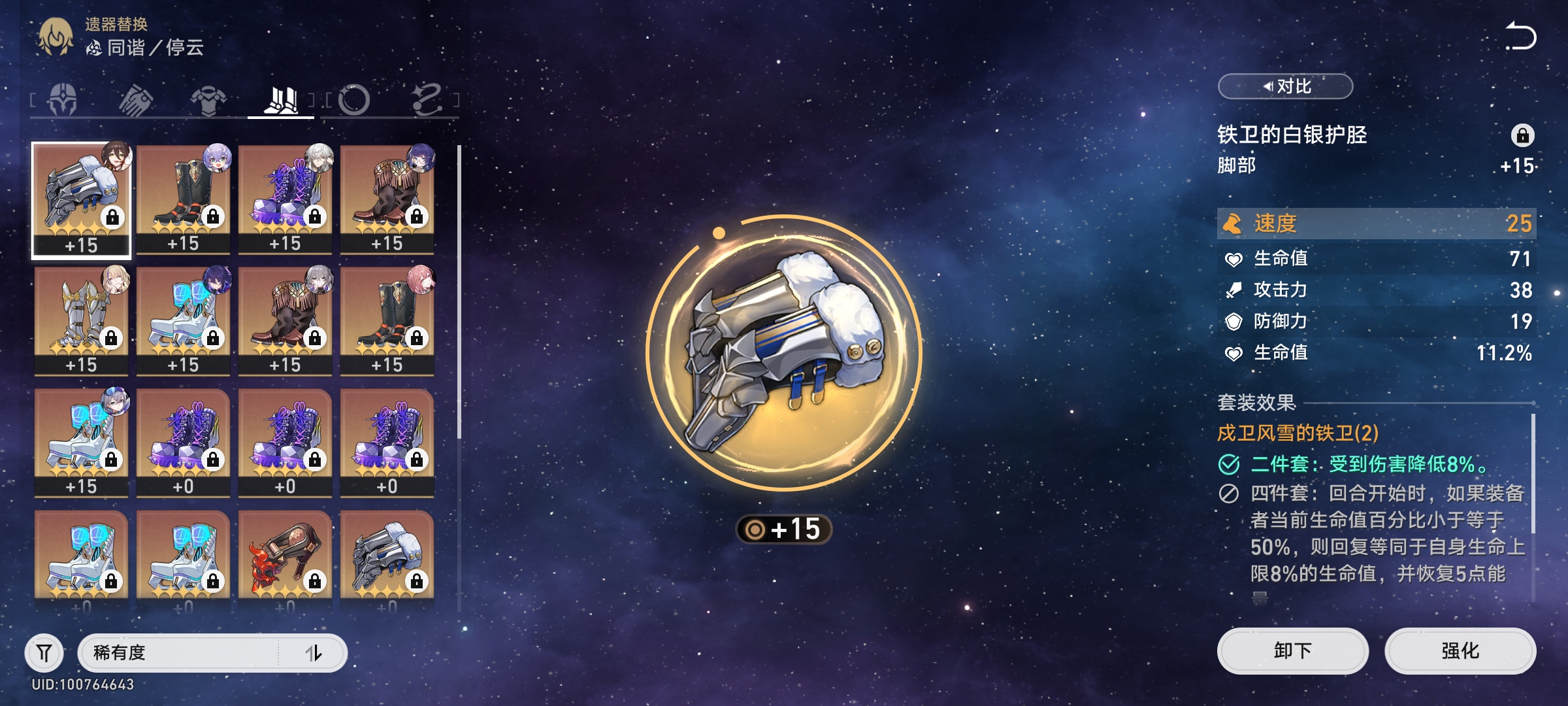
Task: Reverse the sort order arrows
Action: [x=314, y=652]
